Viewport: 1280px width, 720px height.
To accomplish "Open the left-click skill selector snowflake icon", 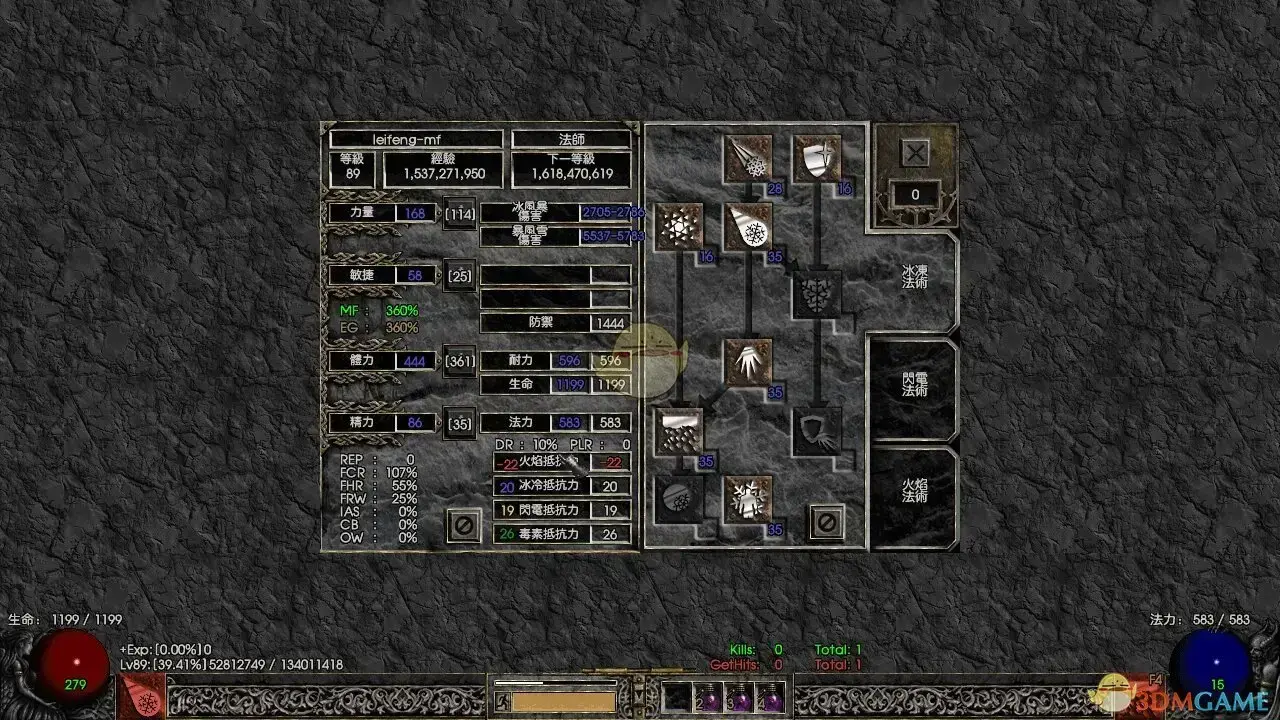I will 139,695.
